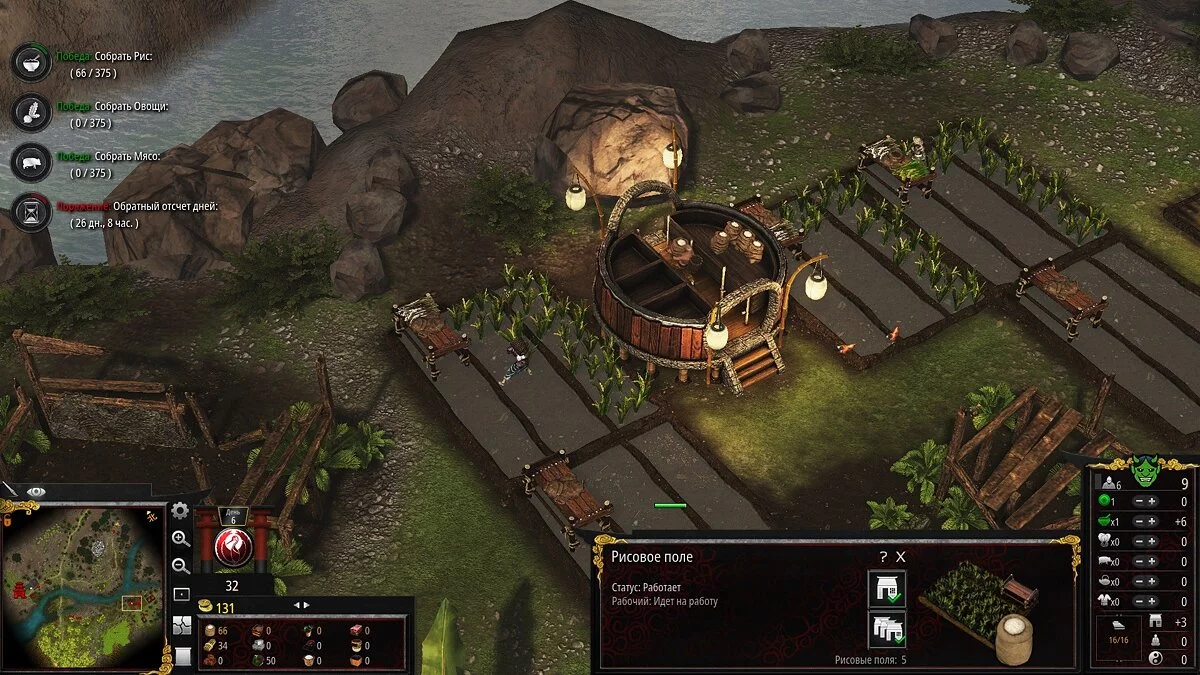The image size is (1200, 675).
Task: Select the Собрать Рис objective
Action: pos(29,62)
